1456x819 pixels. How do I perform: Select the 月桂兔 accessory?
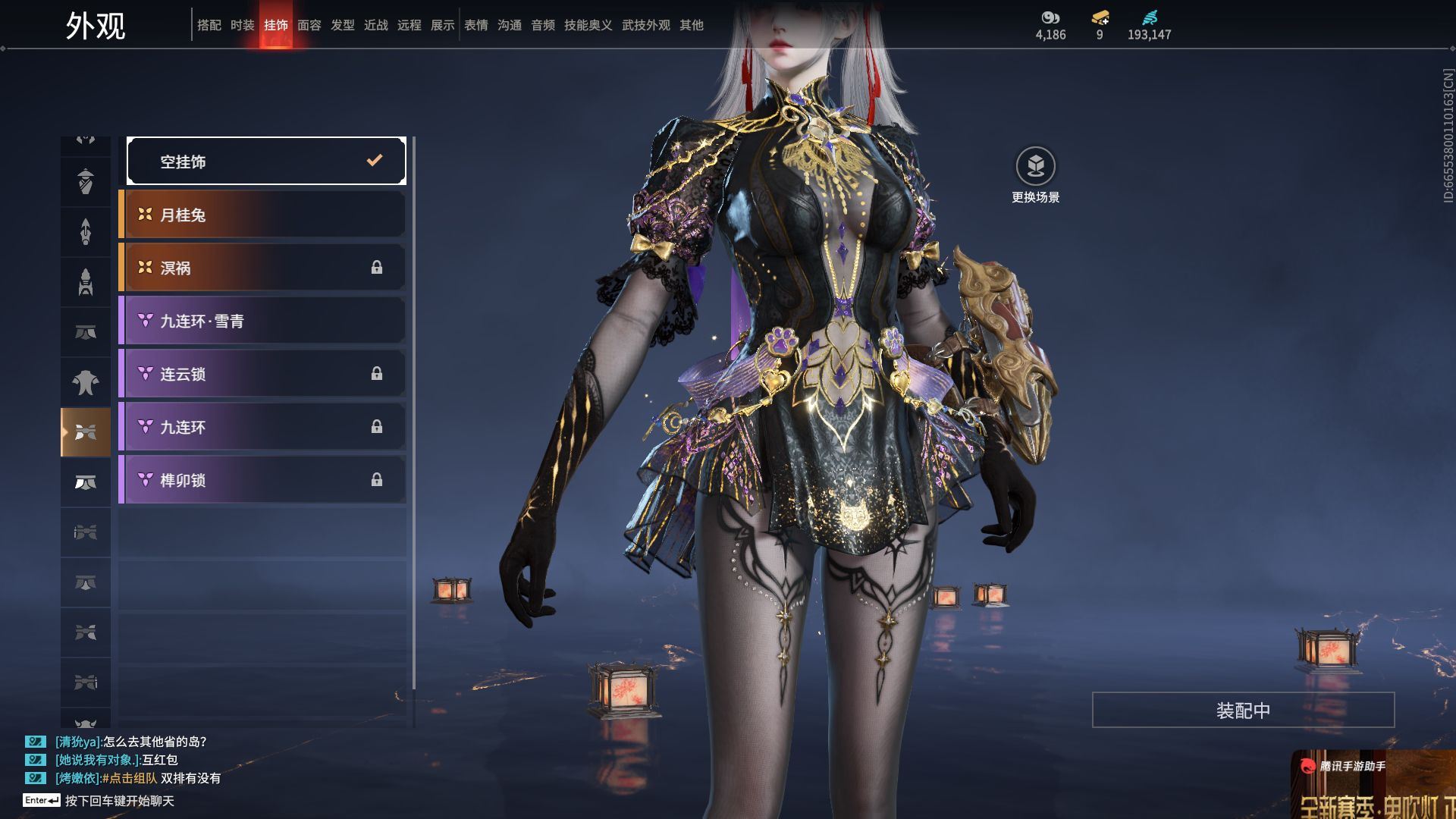click(x=262, y=215)
